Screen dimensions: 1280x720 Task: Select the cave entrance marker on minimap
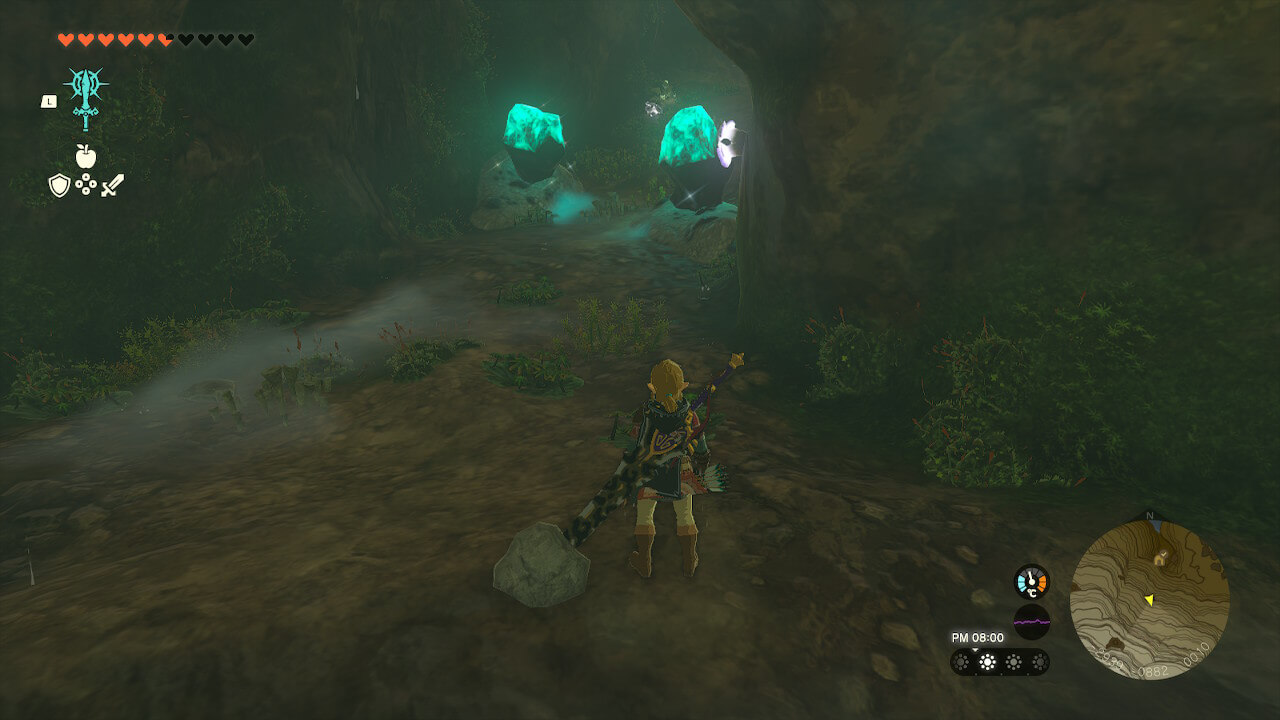[x=1161, y=558]
